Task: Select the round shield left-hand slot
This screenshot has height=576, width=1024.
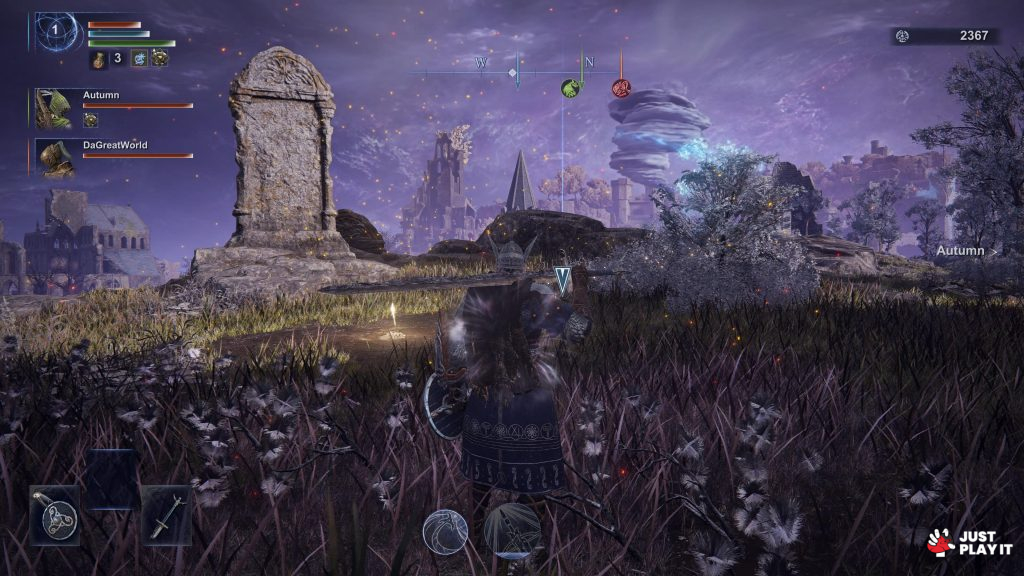Action: pyautogui.click(x=54, y=516)
